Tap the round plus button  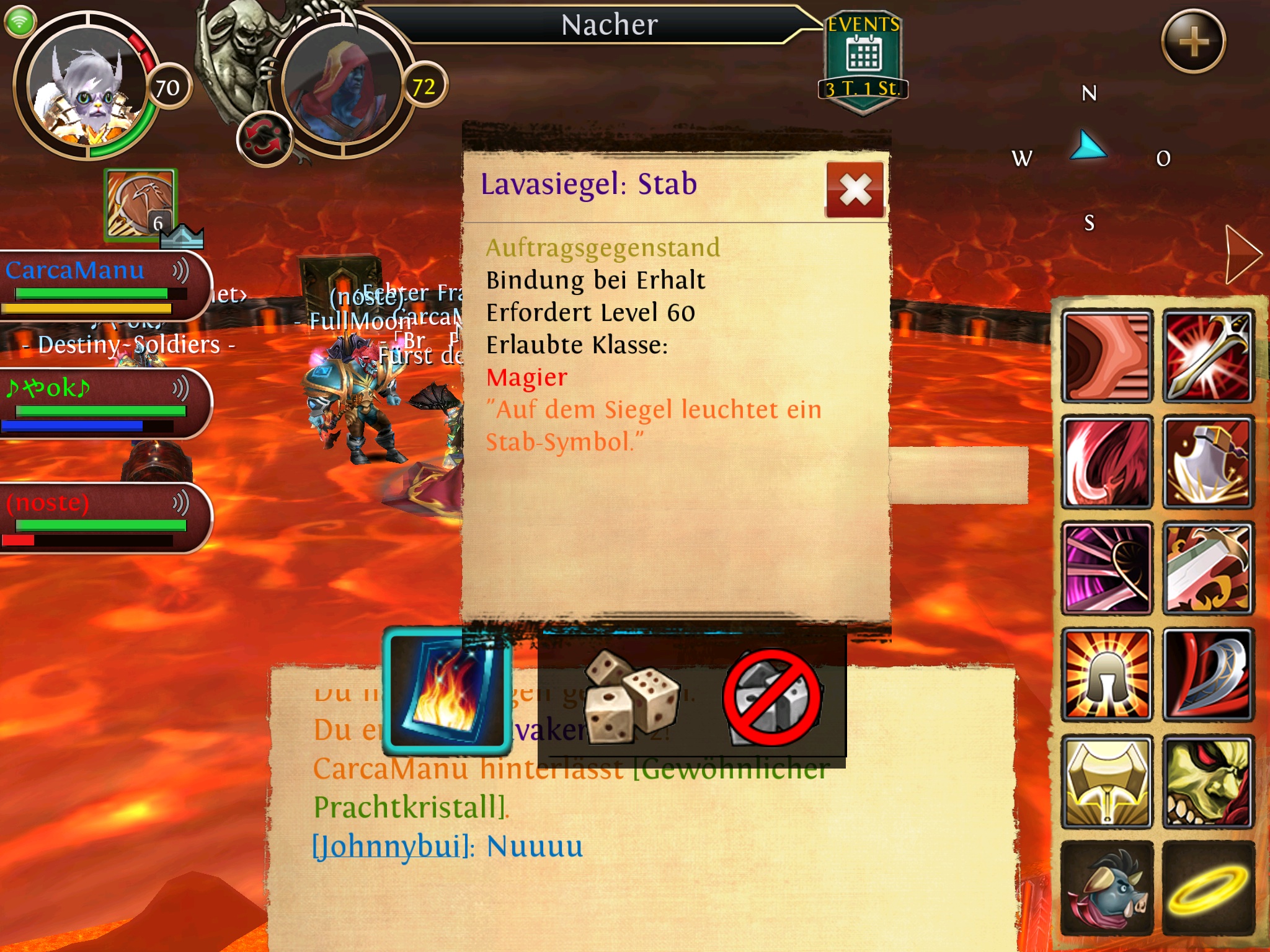(1192, 42)
